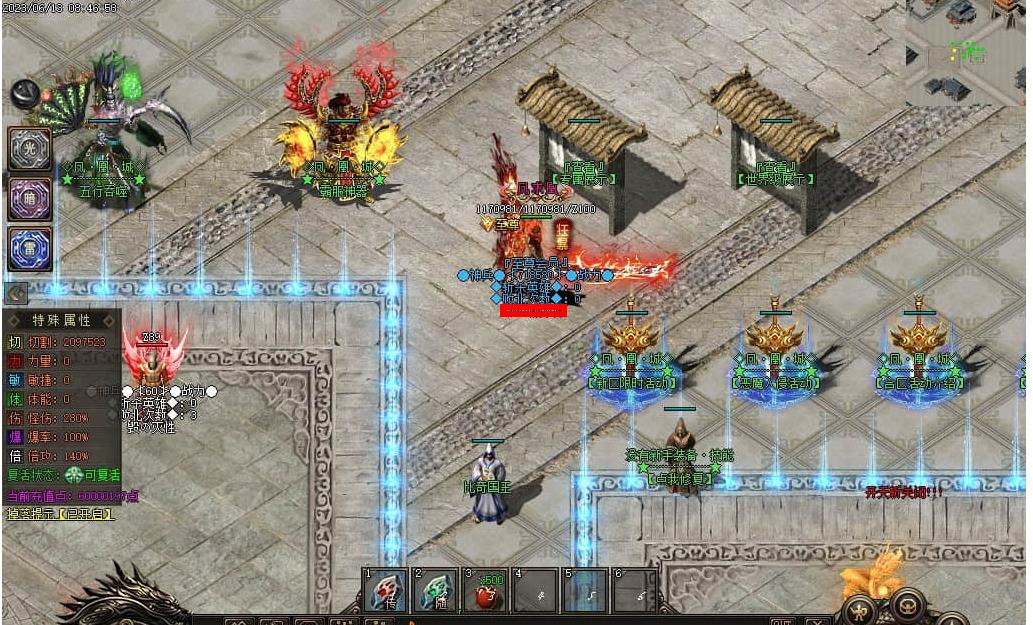The height and width of the screenshot is (625, 1033).
Task: Activate the 光 (light) element skill button
Action: pyautogui.click(x=30, y=149)
